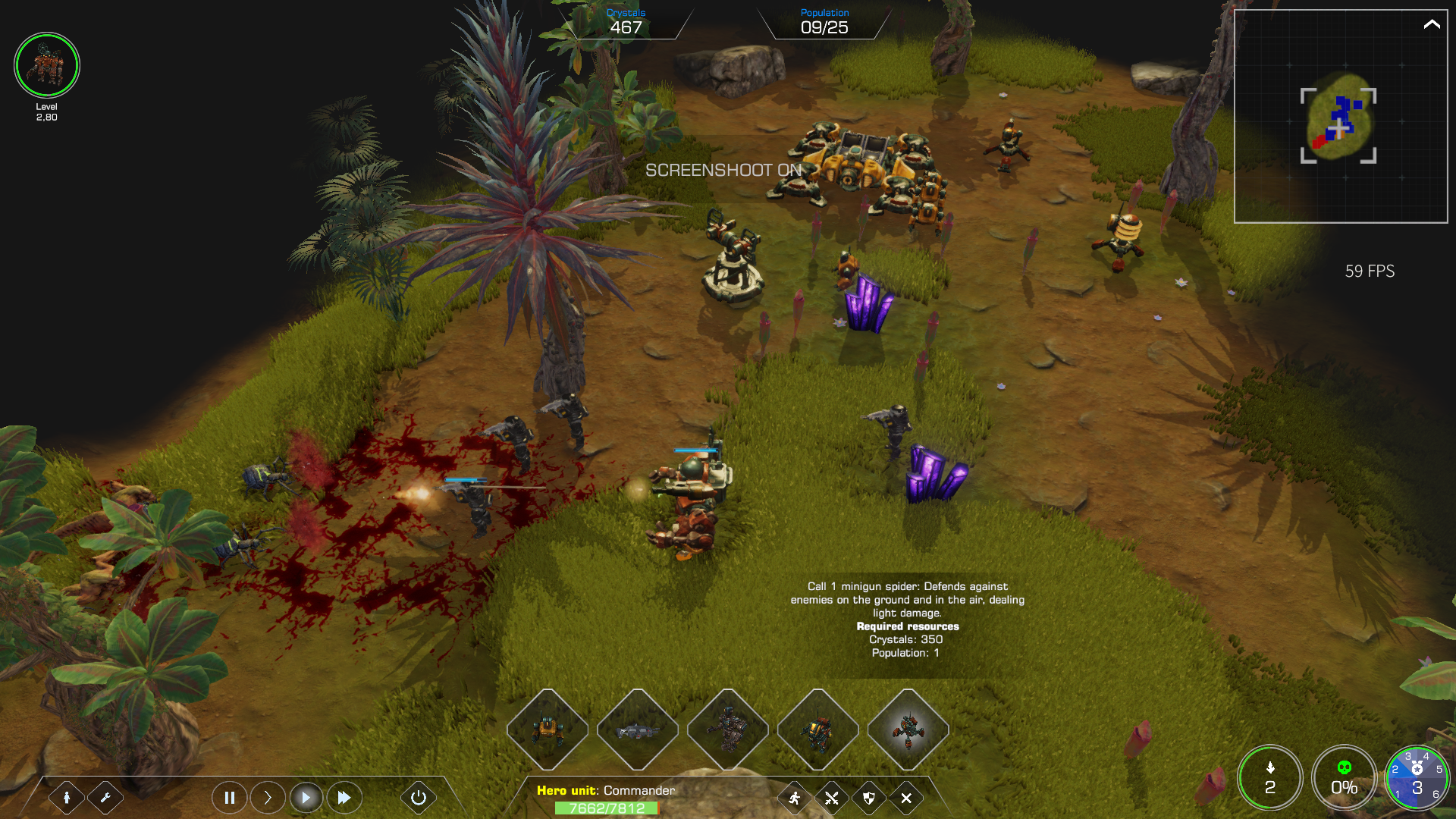Pause the game
Viewport: 1456px width, 819px height.
(x=229, y=798)
